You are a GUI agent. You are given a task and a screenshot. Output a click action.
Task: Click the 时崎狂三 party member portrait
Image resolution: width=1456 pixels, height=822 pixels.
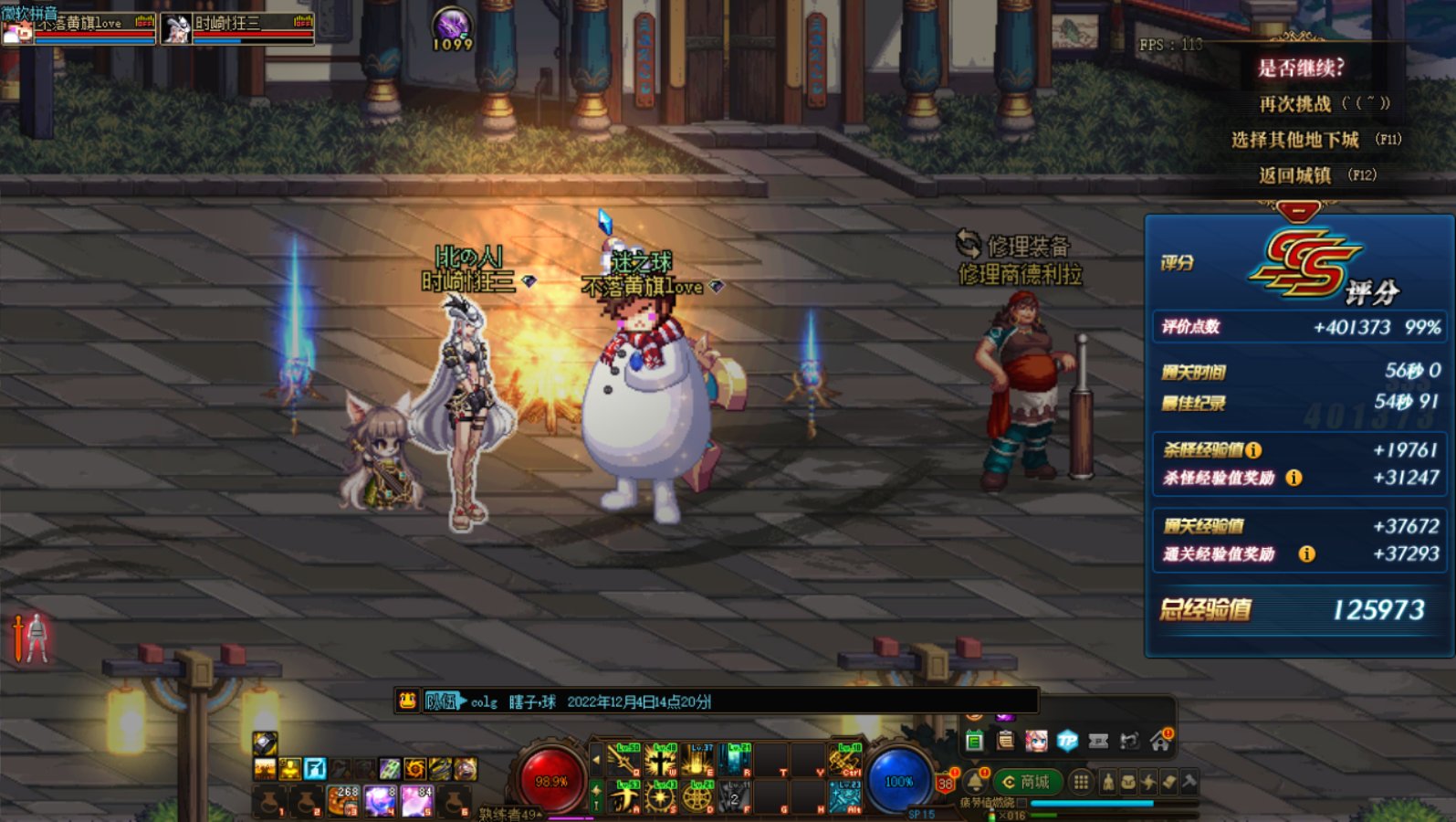tap(176, 28)
